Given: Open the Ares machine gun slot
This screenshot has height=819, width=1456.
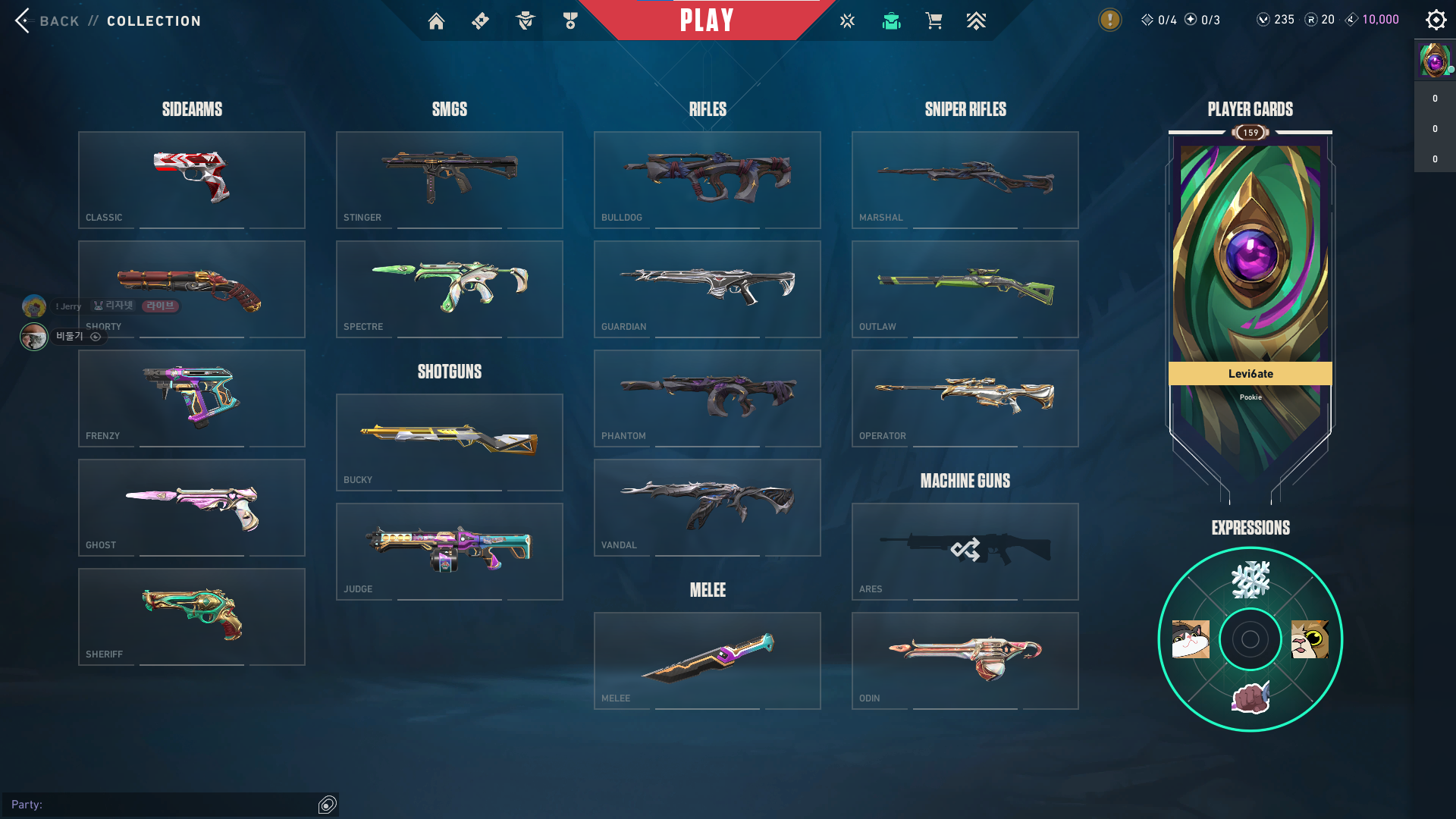Looking at the screenshot, I should point(965,551).
